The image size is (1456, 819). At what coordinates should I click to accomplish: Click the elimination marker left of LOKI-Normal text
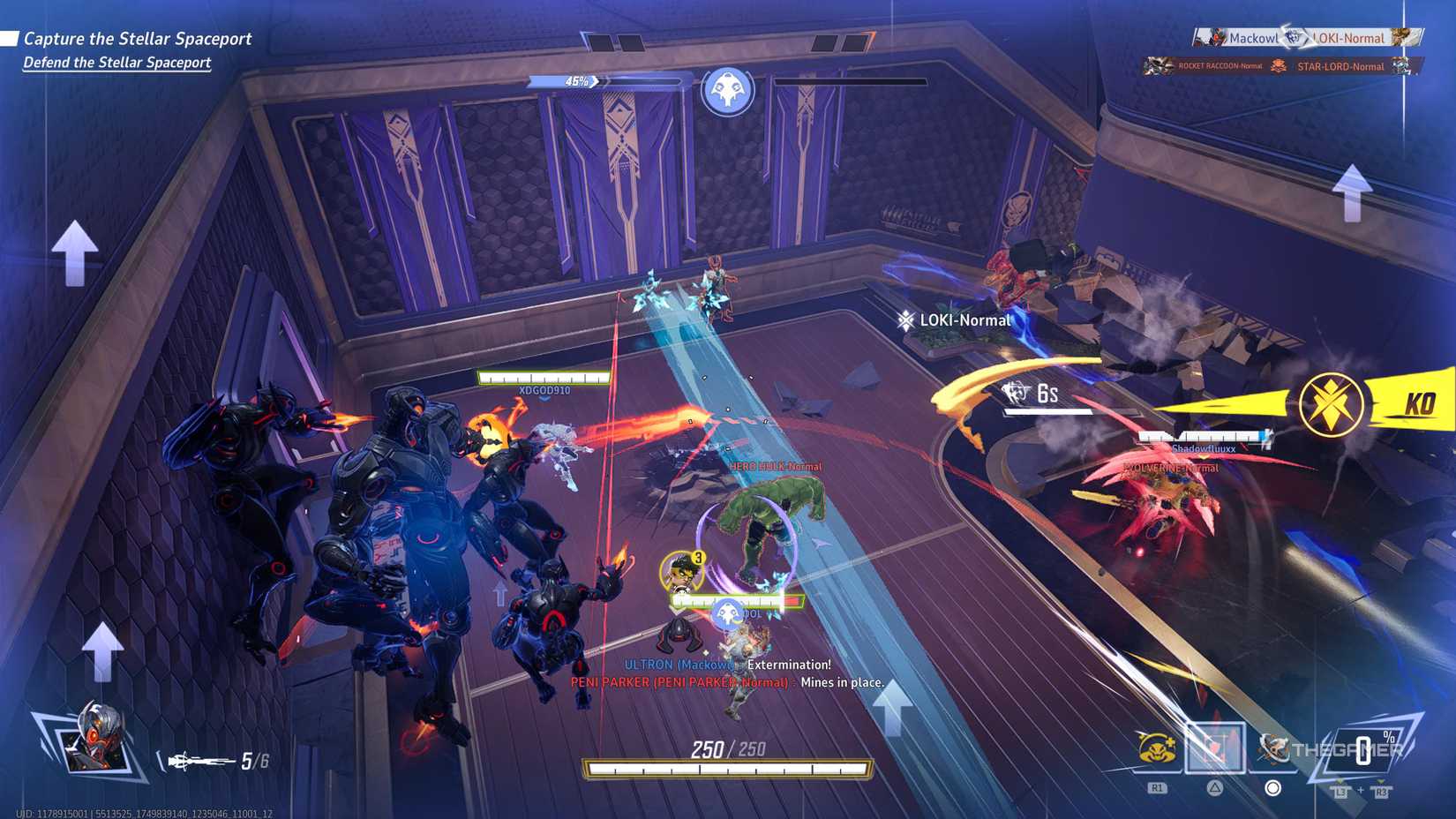[906, 320]
